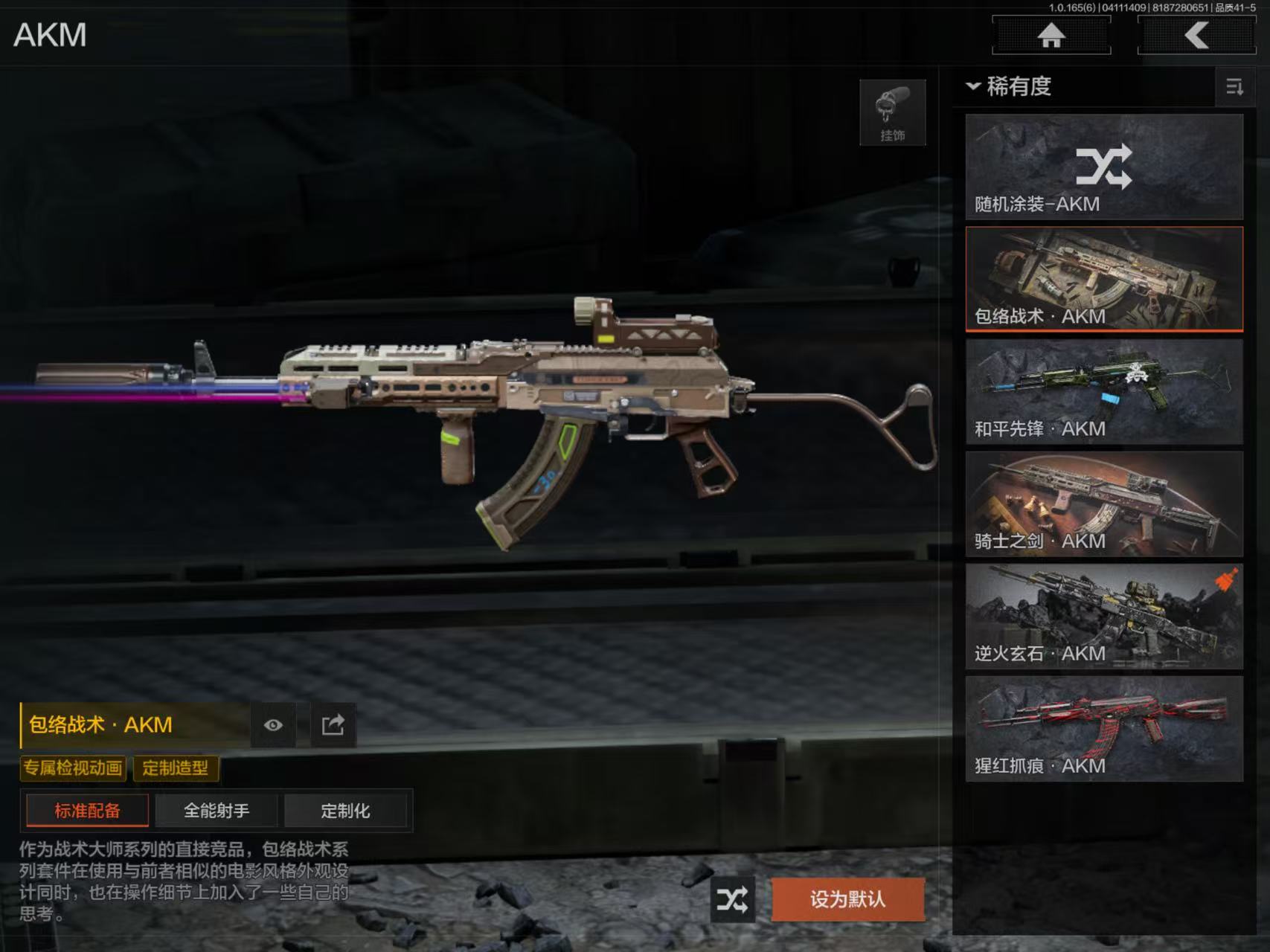Select the 逆火玄石·AKM skin
The image size is (1270, 952).
[1104, 617]
